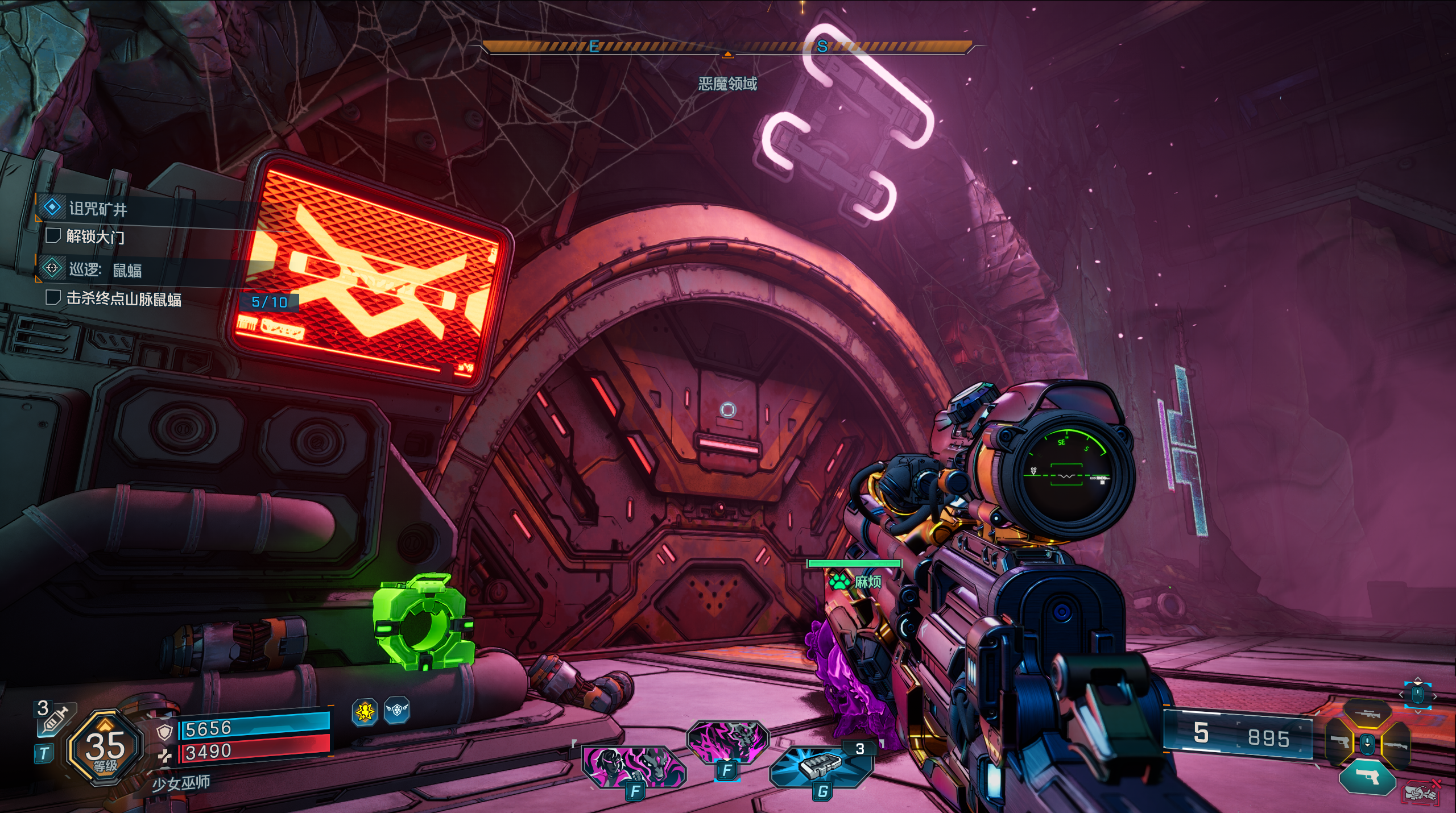This screenshot has width=1456, height=813.
Task: Click the compass bar at the top
Action: coord(727,47)
